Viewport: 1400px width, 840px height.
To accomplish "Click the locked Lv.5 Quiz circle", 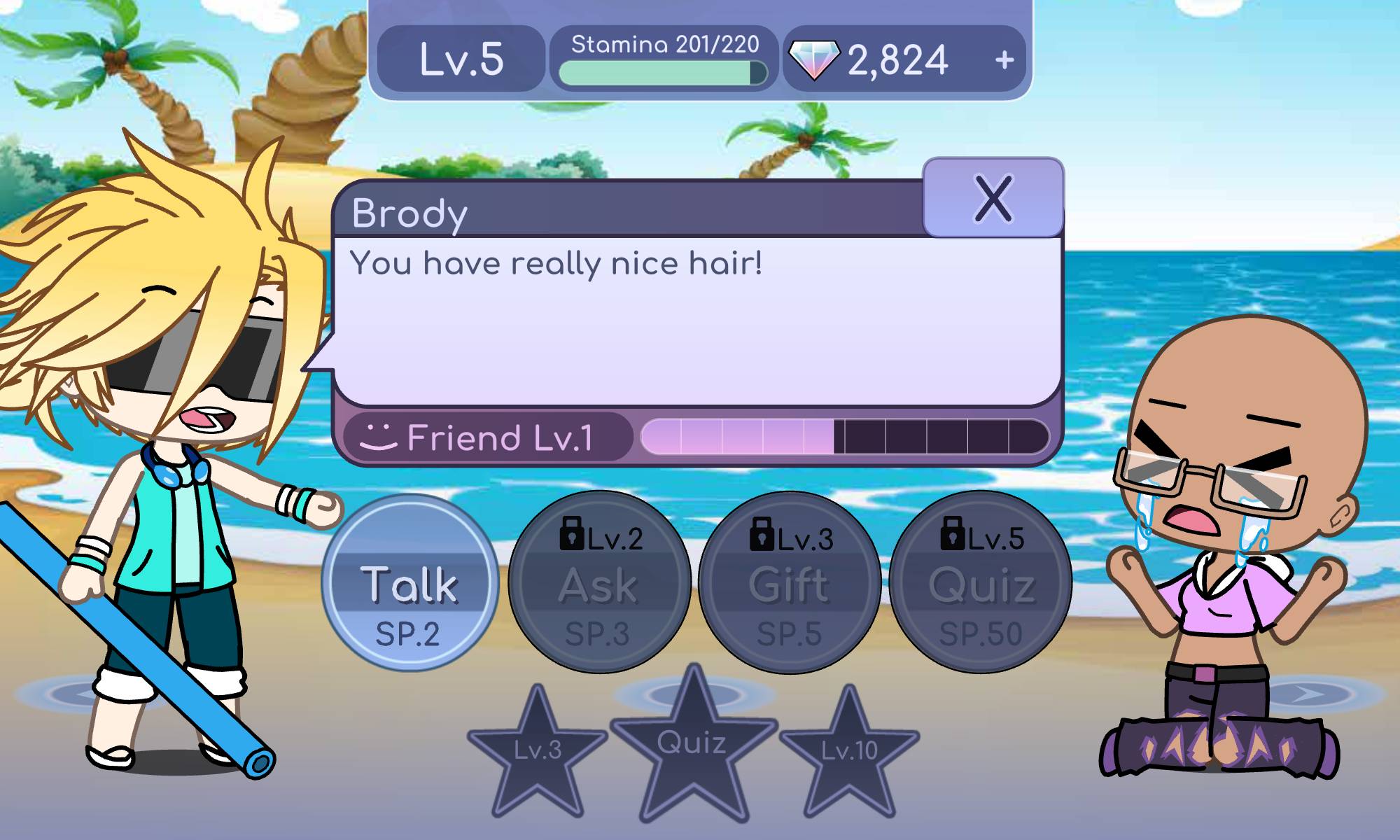I will (x=980, y=582).
